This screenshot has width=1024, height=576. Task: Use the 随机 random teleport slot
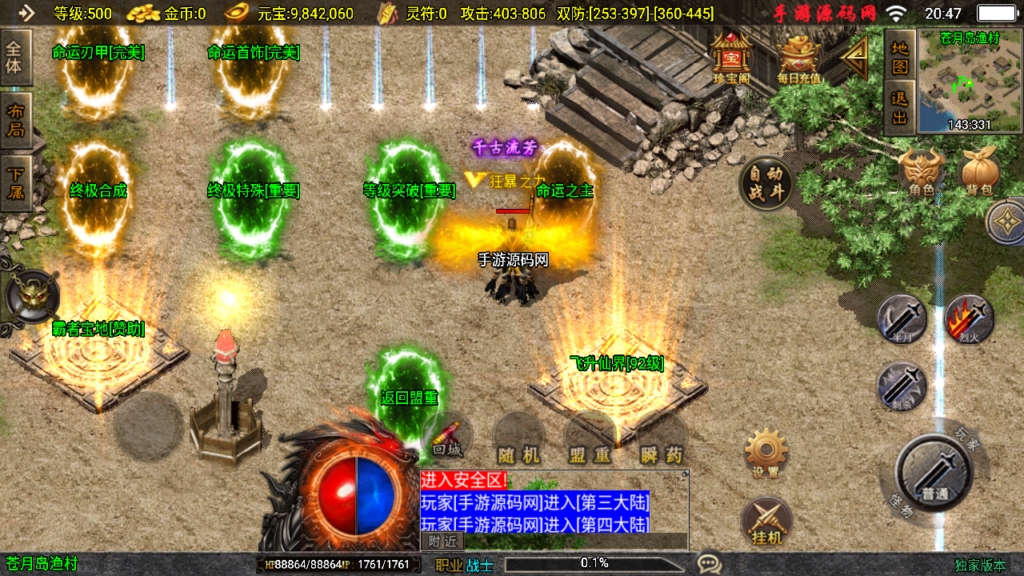pyautogui.click(x=519, y=441)
